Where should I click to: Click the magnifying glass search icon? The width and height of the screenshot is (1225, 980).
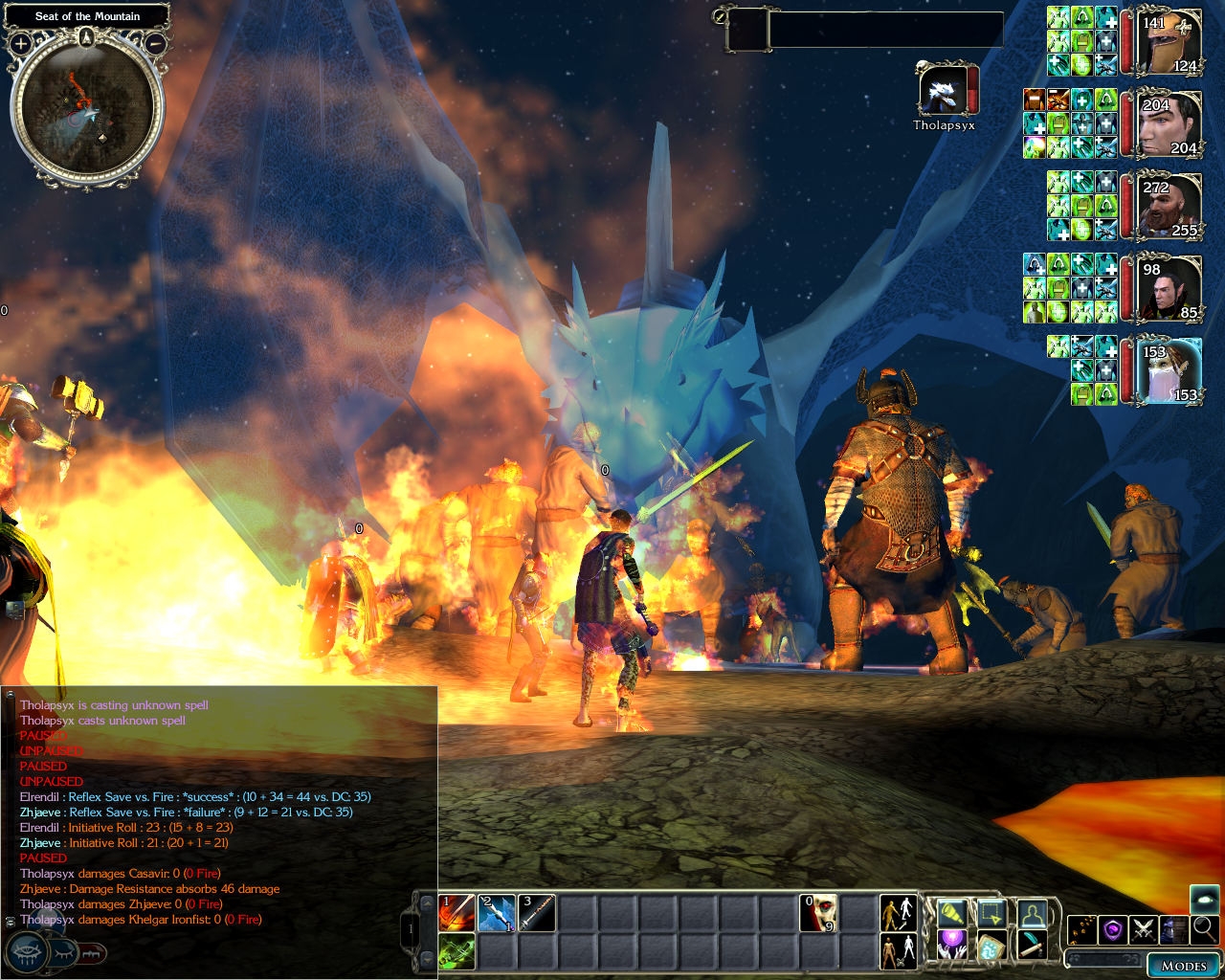1205,927
